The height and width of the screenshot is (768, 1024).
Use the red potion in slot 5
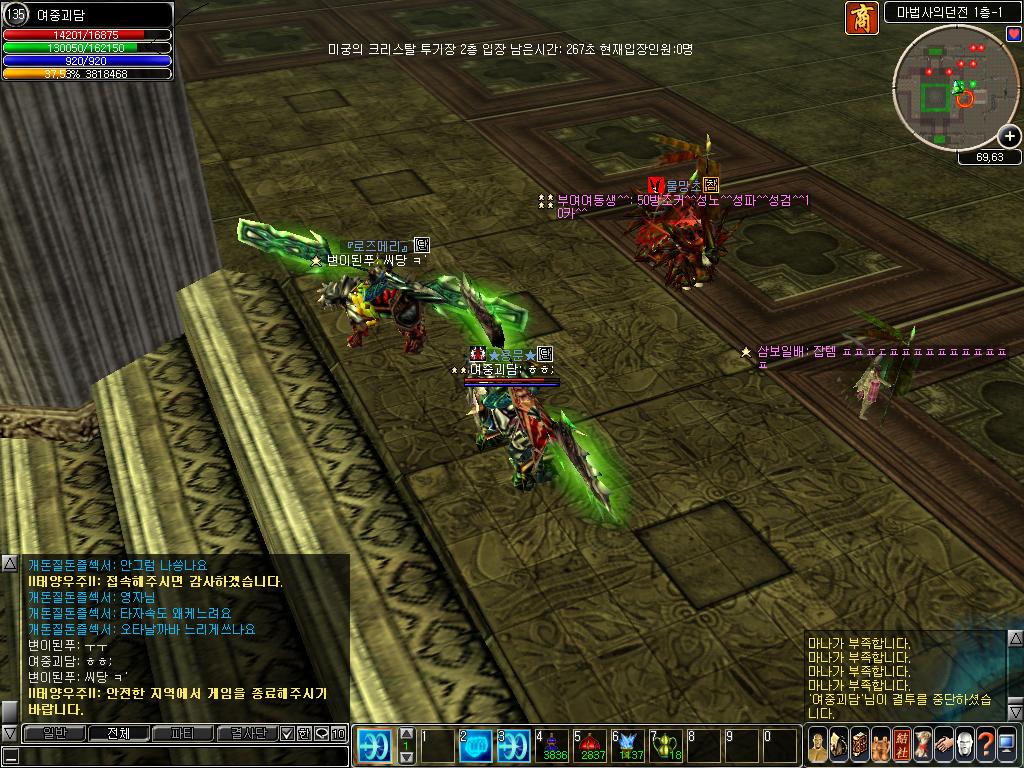(590, 746)
